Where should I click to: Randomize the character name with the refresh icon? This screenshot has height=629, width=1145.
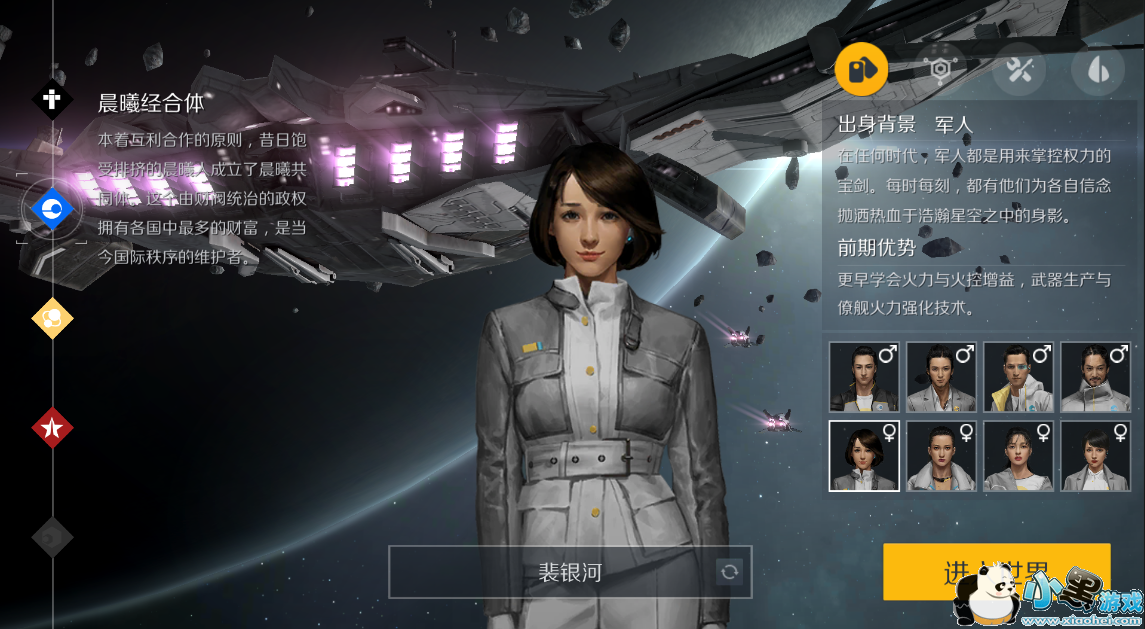pos(730,572)
